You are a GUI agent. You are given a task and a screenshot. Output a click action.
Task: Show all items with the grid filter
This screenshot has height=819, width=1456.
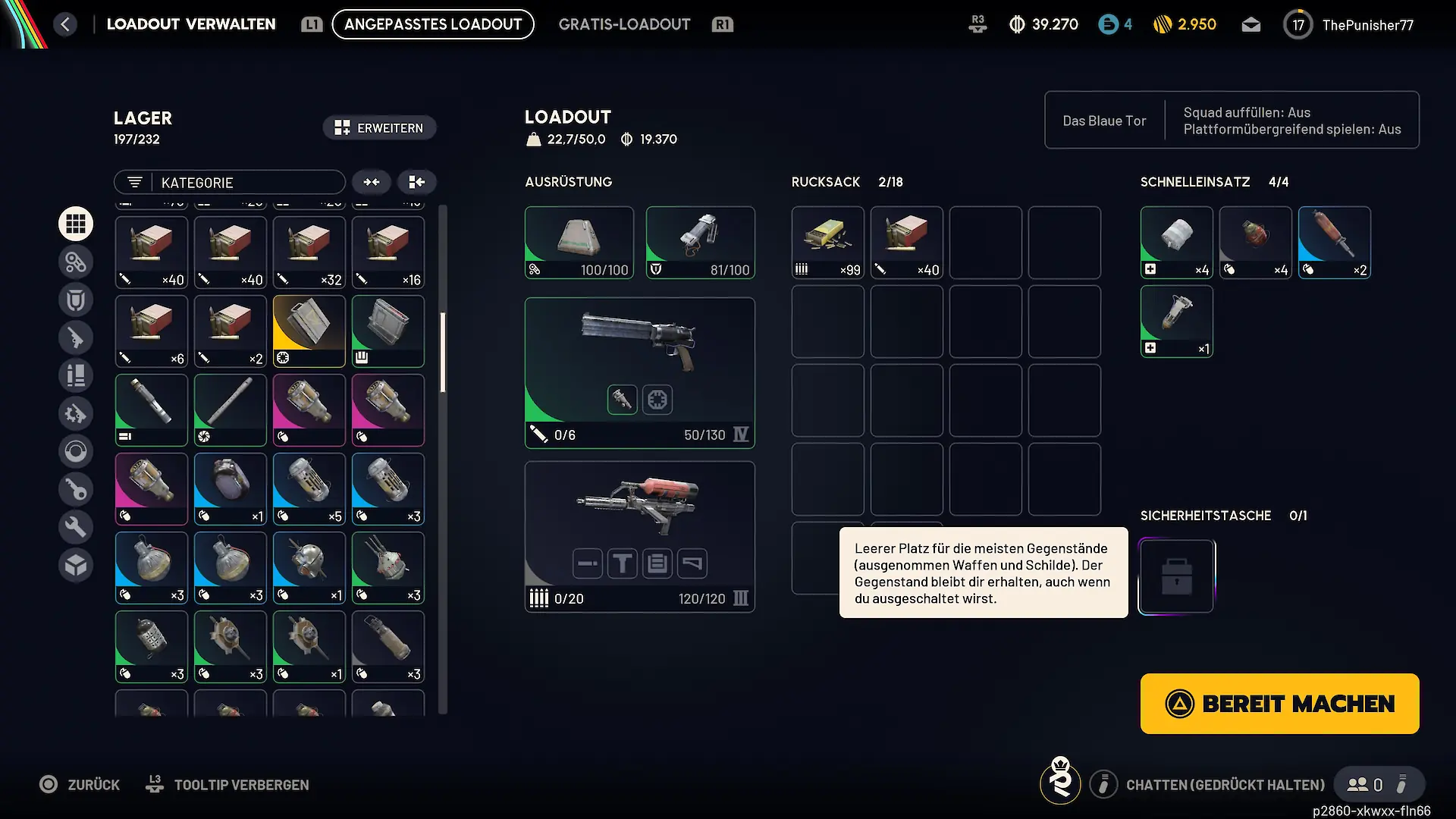tap(76, 224)
